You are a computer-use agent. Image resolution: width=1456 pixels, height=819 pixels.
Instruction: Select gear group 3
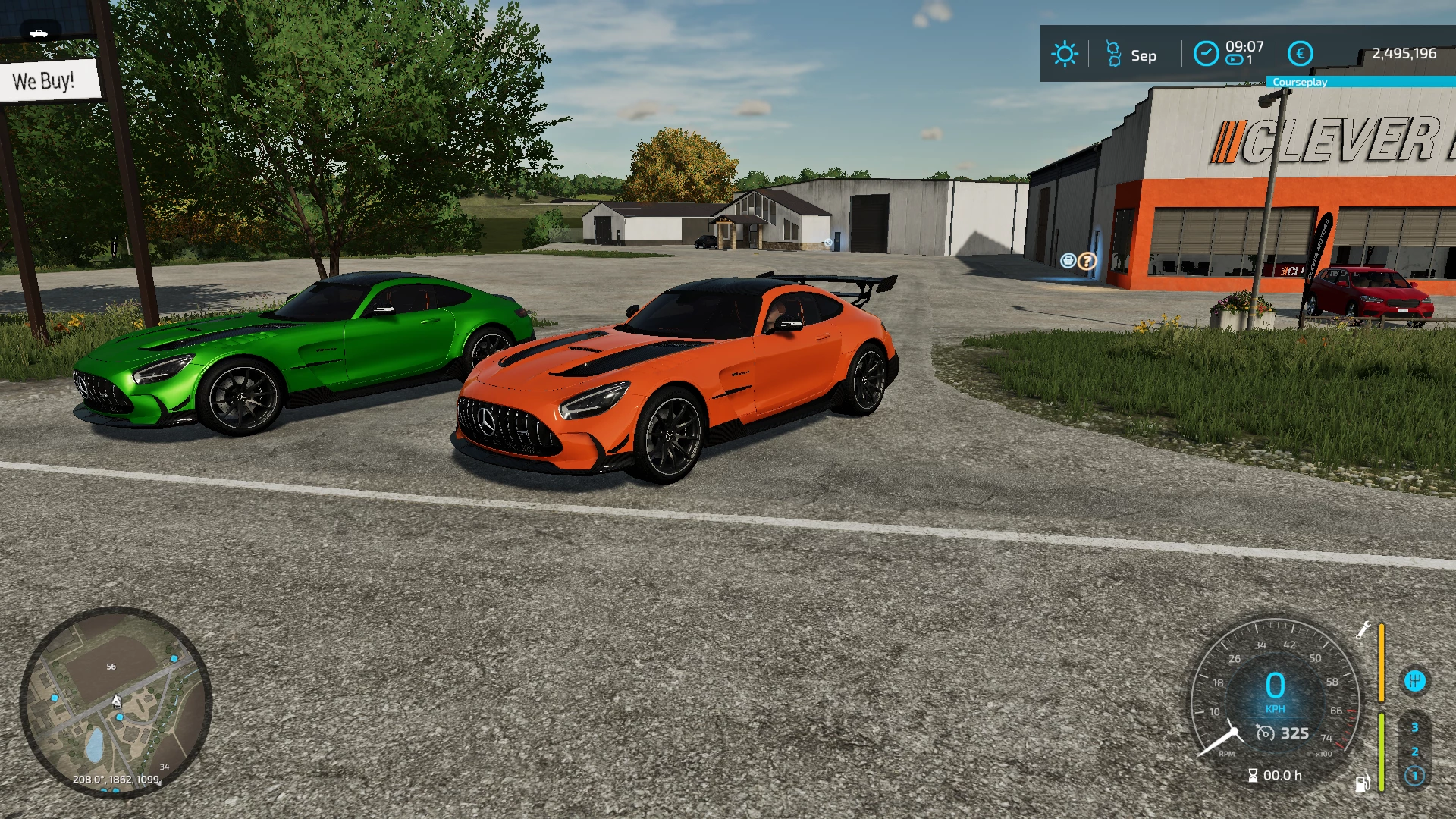(1414, 728)
